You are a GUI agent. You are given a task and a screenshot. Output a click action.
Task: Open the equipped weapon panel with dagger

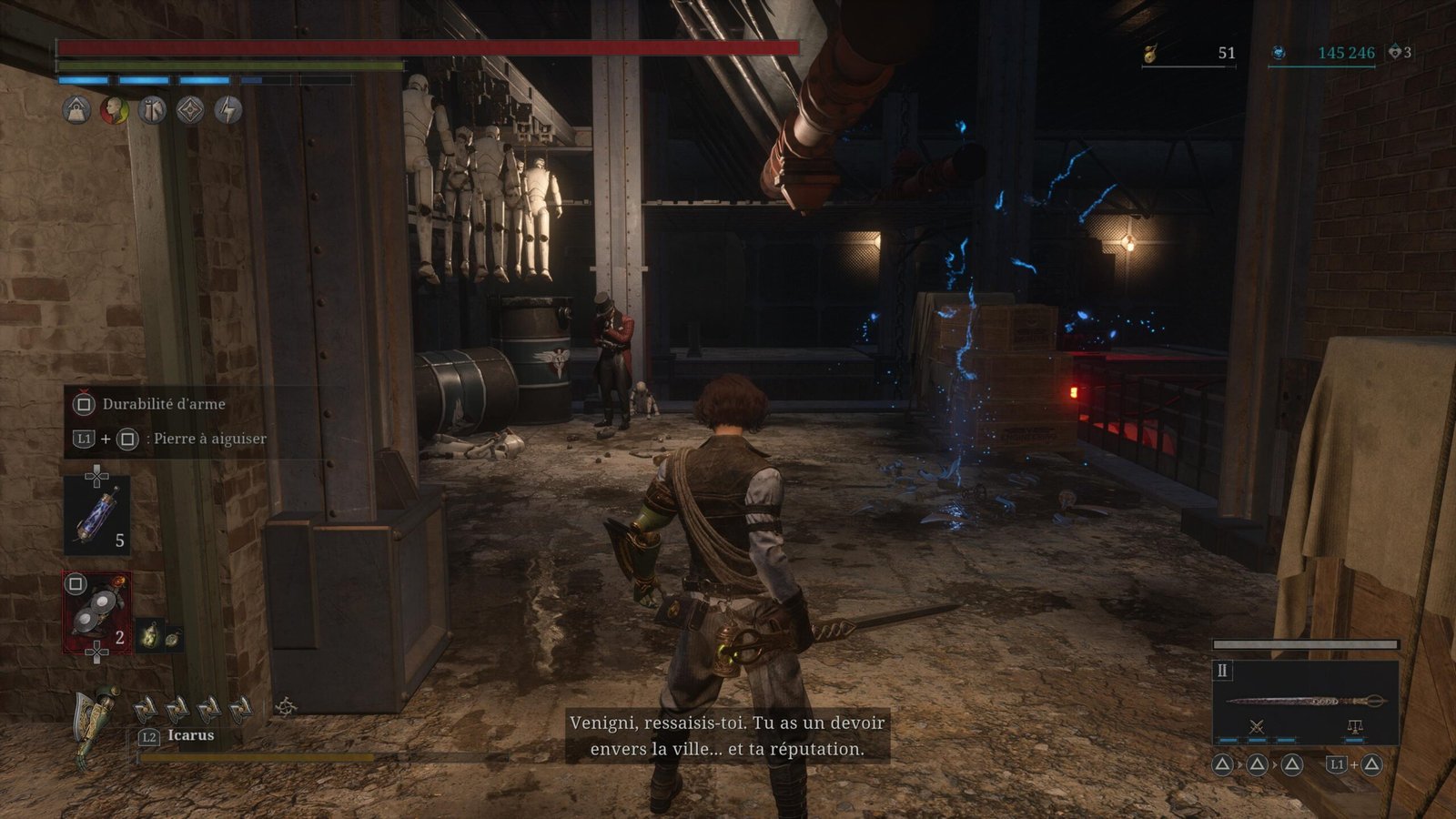tap(1305, 702)
